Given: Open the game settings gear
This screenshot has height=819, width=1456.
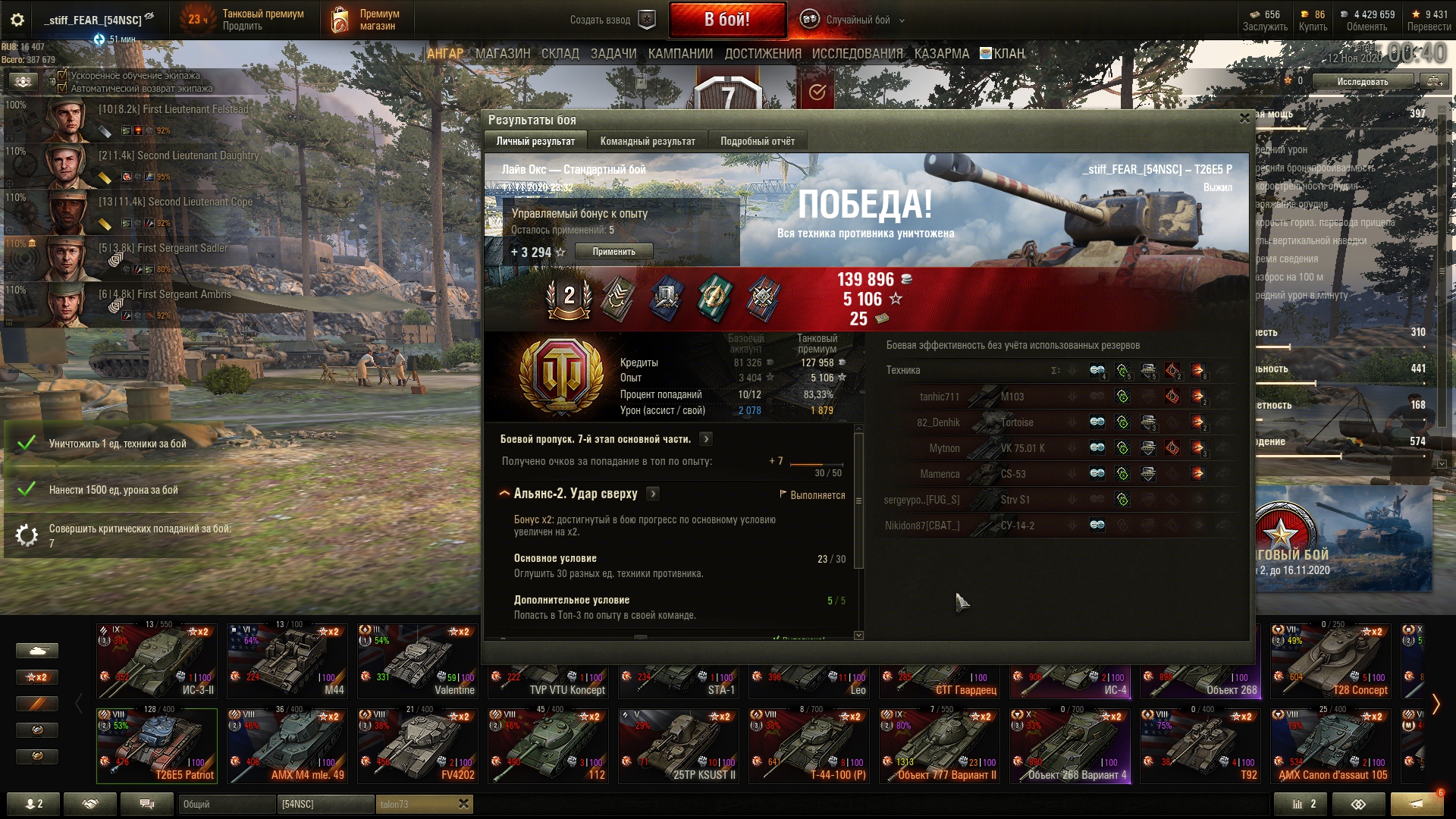Looking at the screenshot, I should [x=17, y=20].
